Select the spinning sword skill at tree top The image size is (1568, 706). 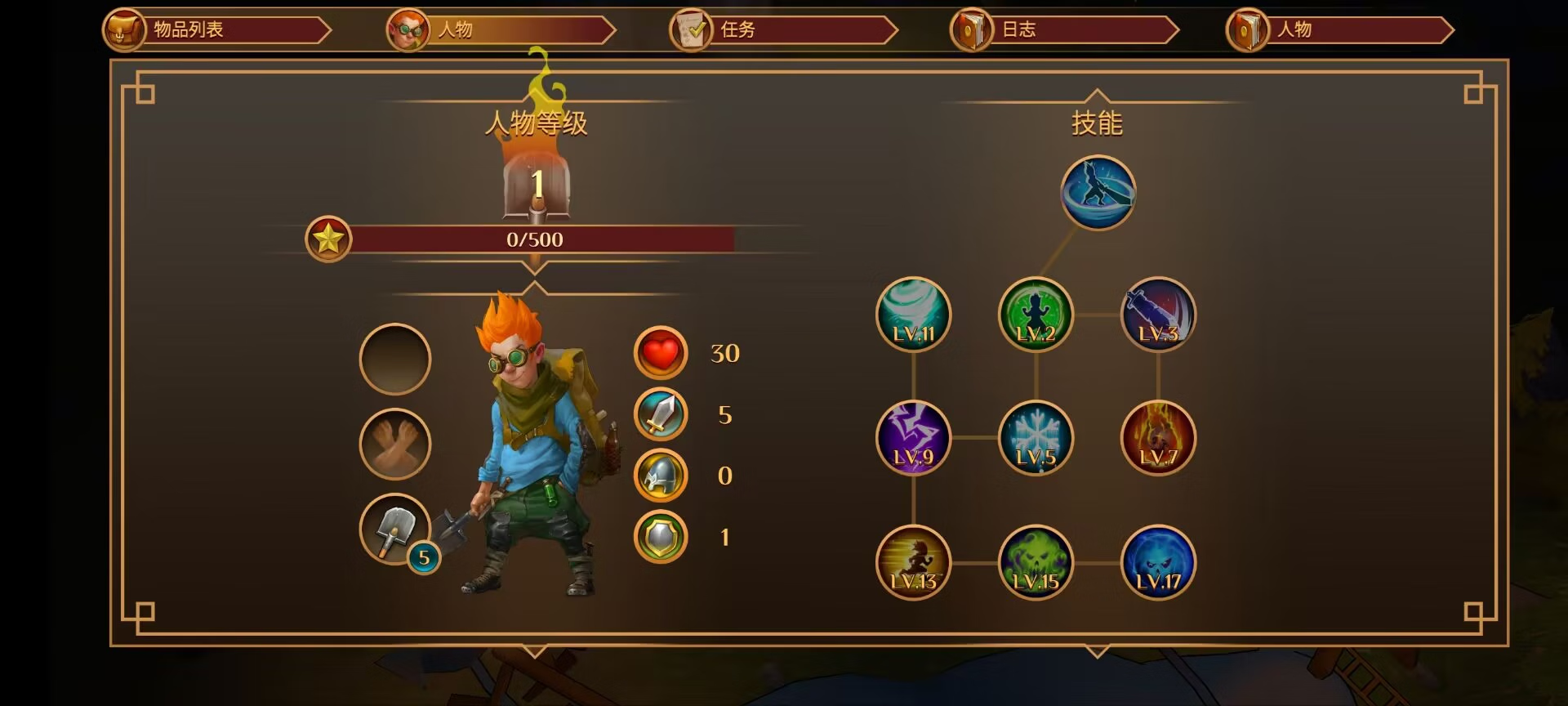click(1098, 193)
